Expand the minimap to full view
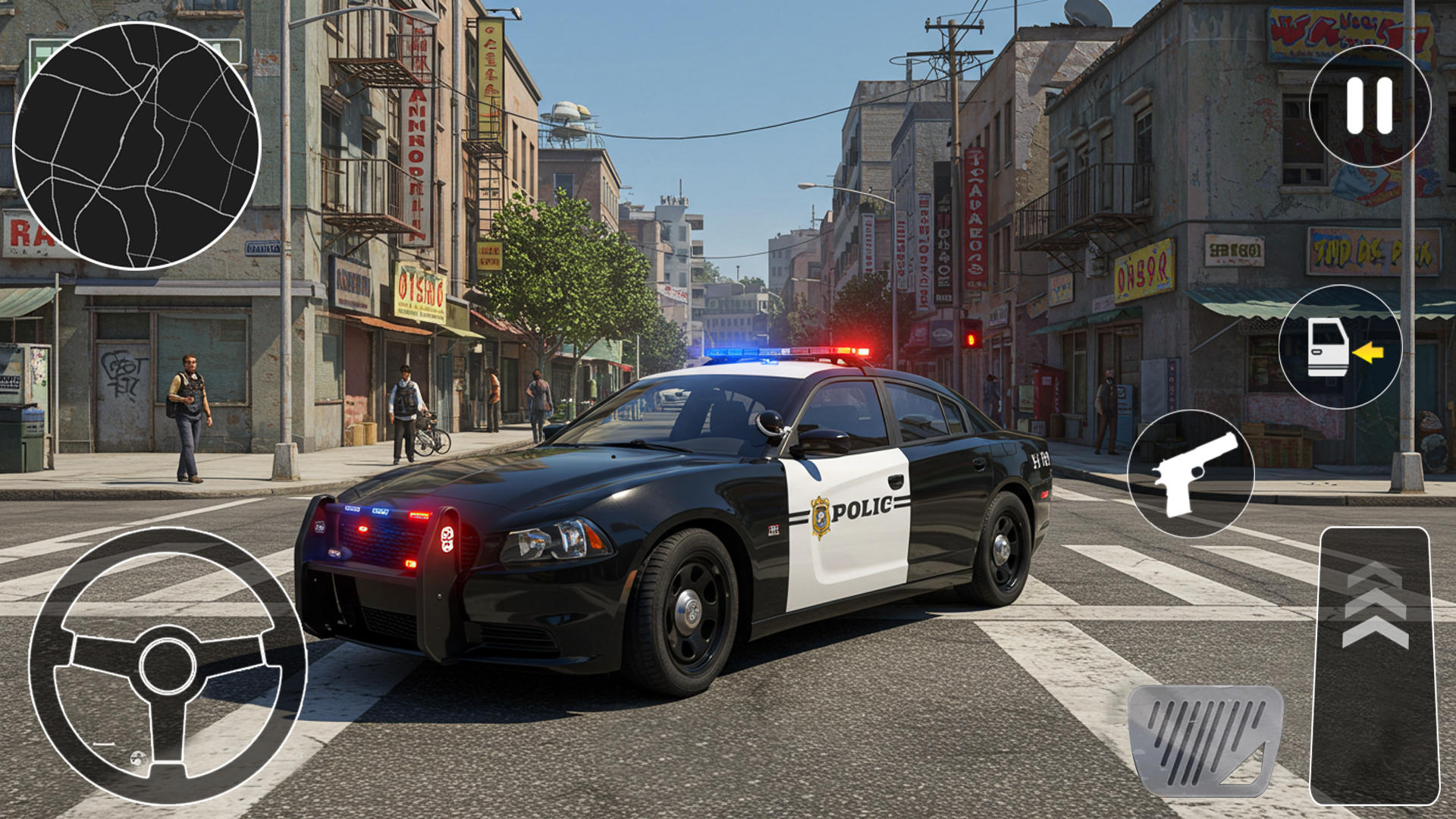 coord(135,140)
